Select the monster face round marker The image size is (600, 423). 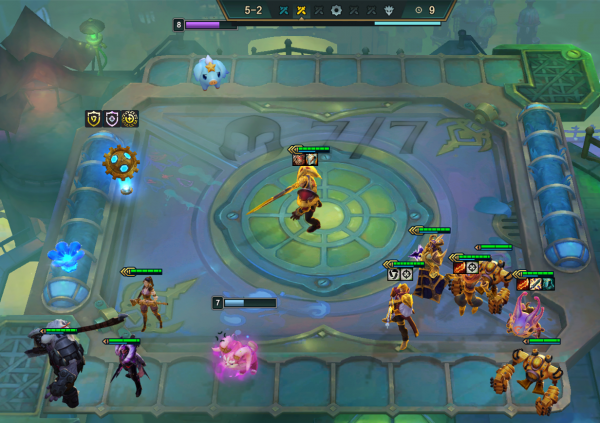point(390,10)
